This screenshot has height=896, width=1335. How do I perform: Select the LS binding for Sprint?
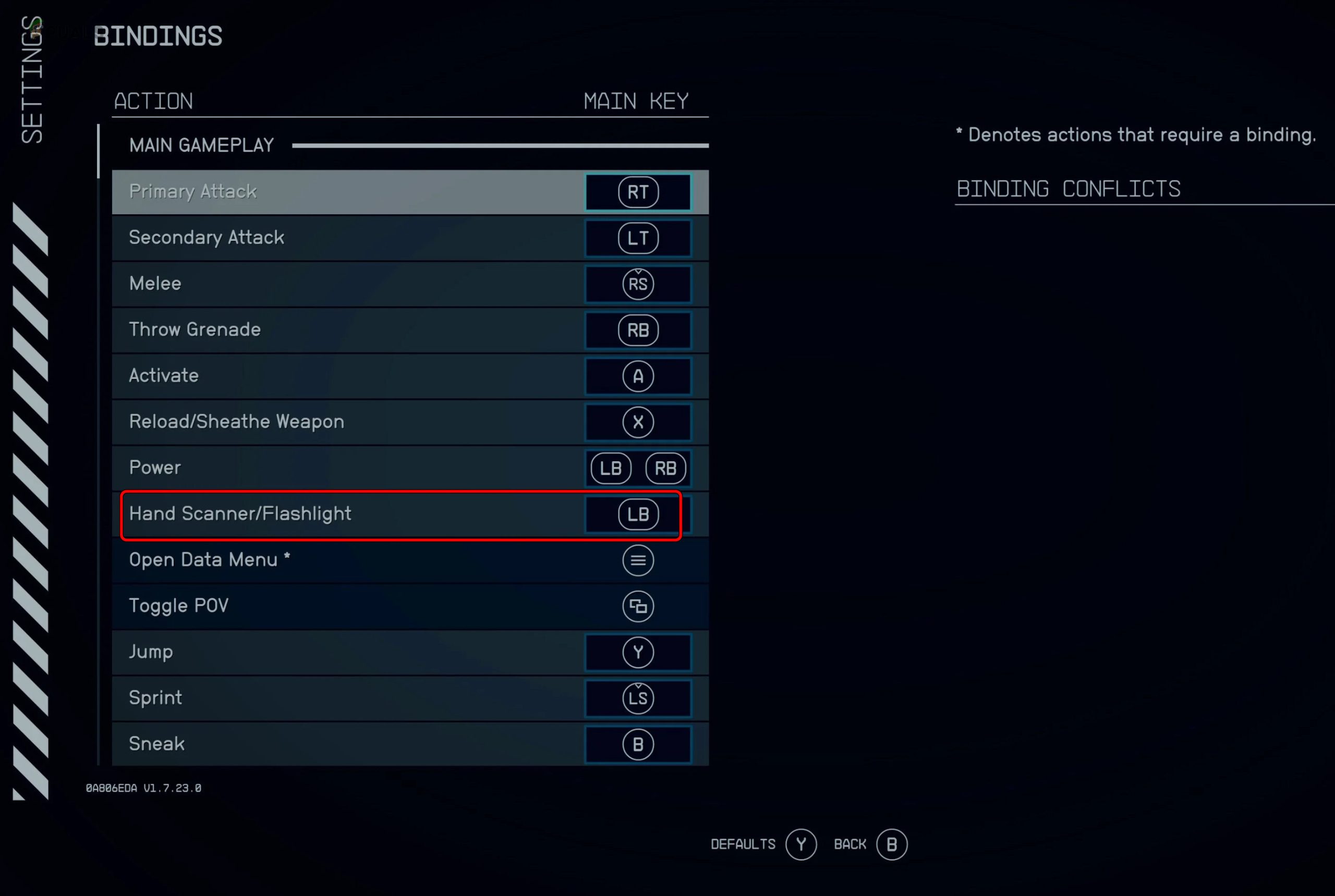click(x=638, y=698)
